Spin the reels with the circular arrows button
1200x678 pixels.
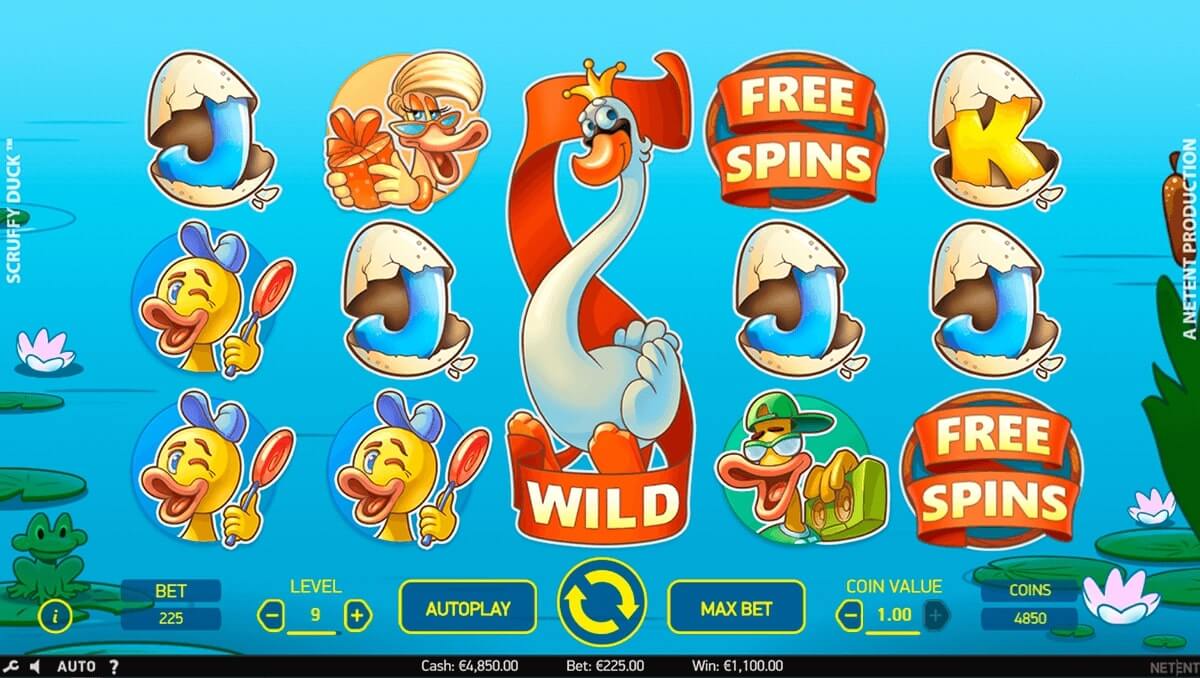tap(602, 604)
